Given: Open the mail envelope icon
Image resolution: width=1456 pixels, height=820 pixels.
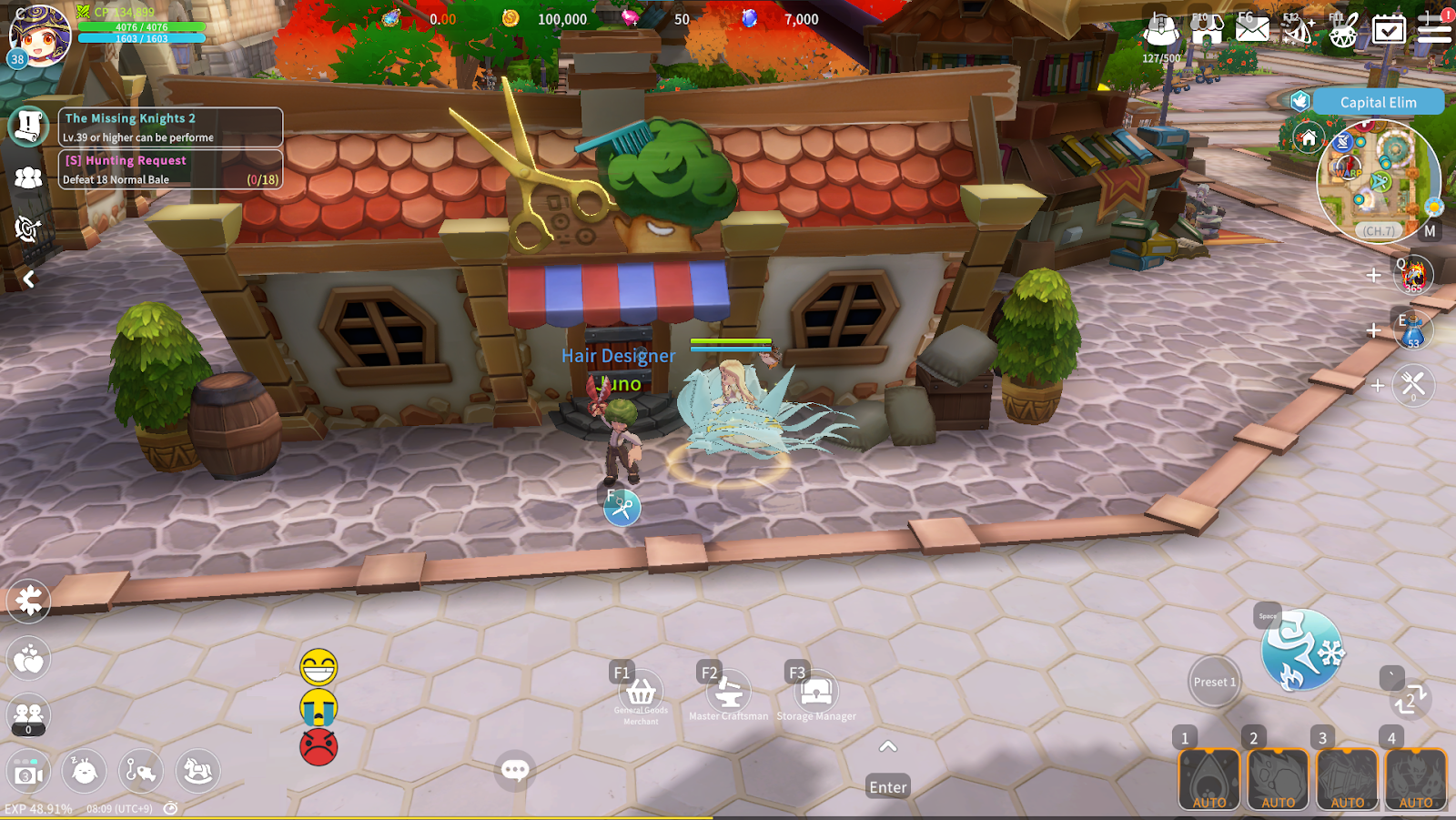Looking at the screenshot, I should click(1252, 29).
